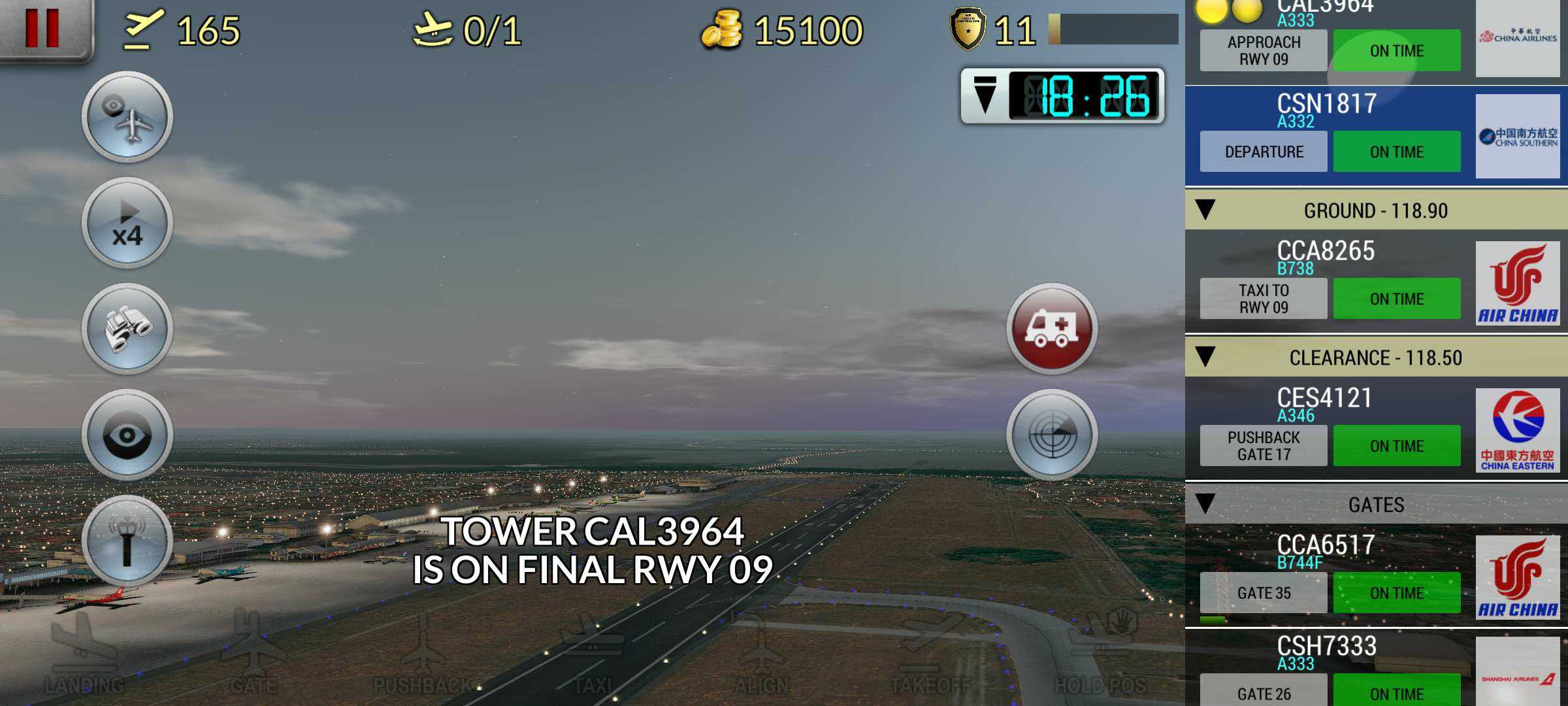The image size is (1568, 706).
Task: Change game speed with the x4 button
Action: click(x=127, y=223)
